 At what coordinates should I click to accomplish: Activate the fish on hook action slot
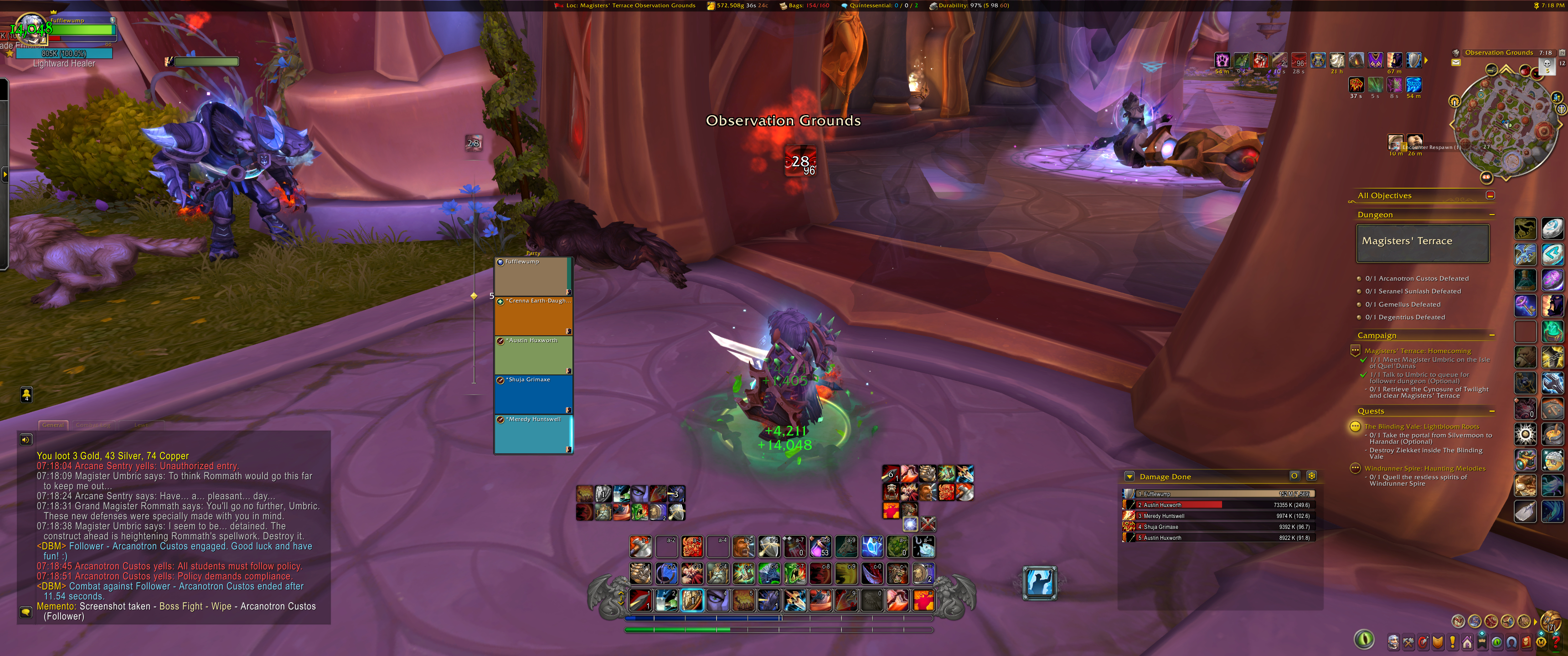[923, 547]
